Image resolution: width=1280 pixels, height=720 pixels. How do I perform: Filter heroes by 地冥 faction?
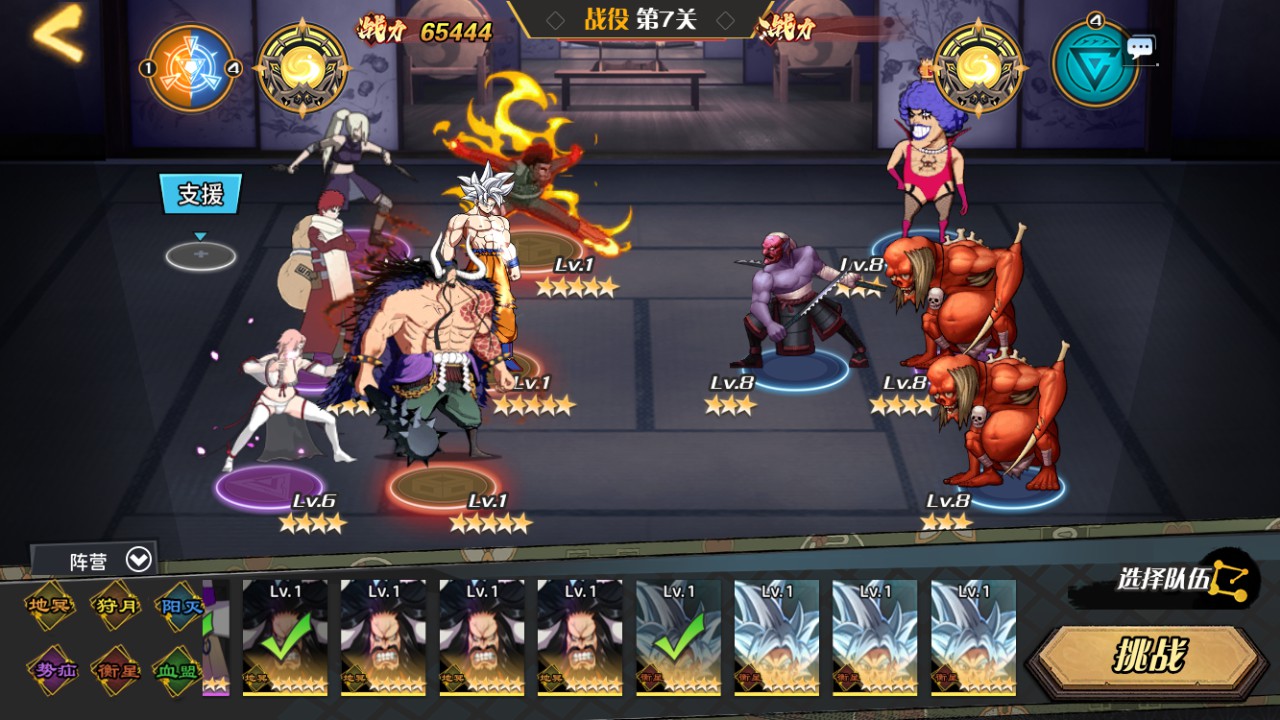pyautogui.click(x=51, y=607)
